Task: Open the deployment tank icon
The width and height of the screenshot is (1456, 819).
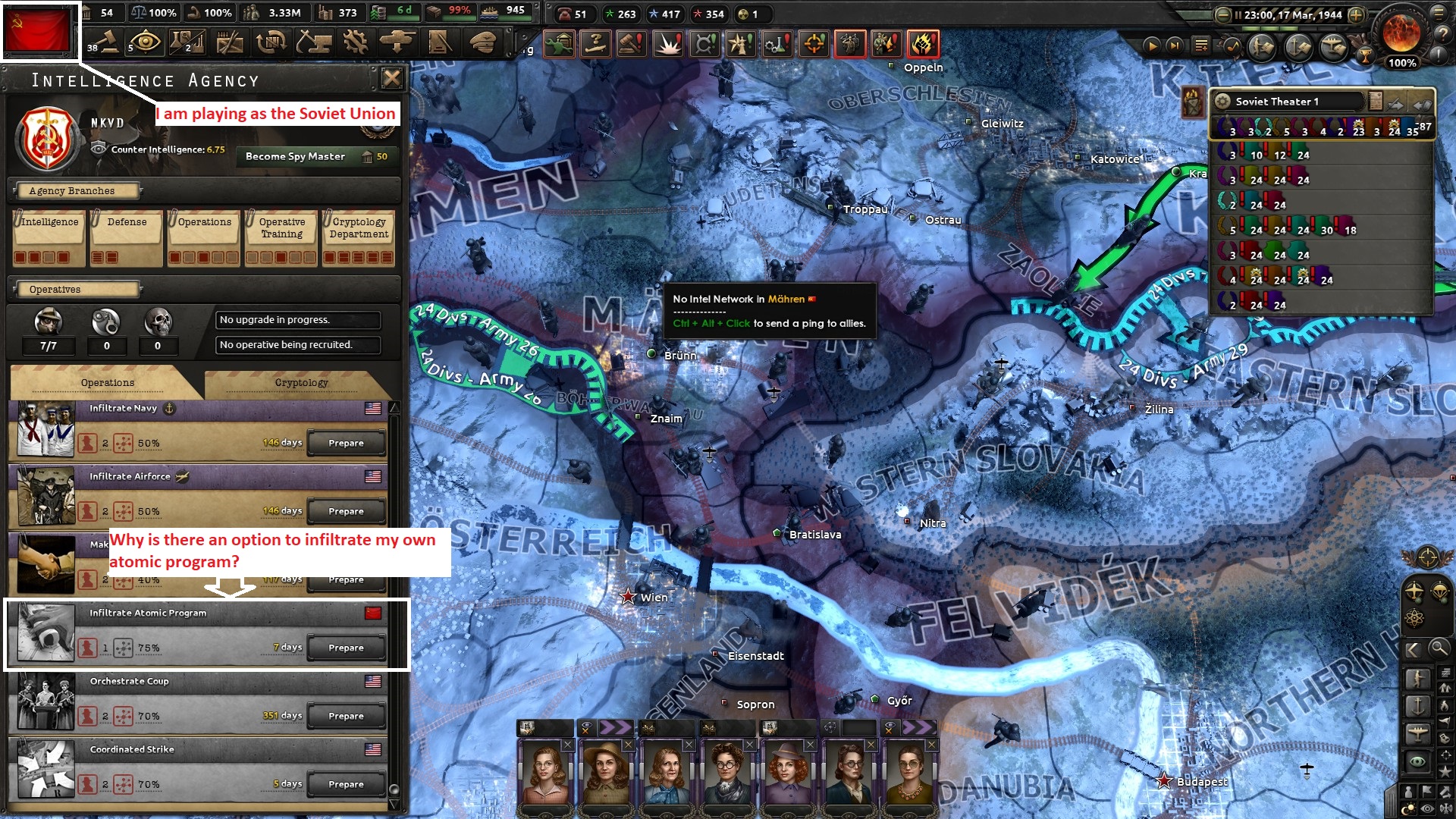Action: [x=397, y=43]
